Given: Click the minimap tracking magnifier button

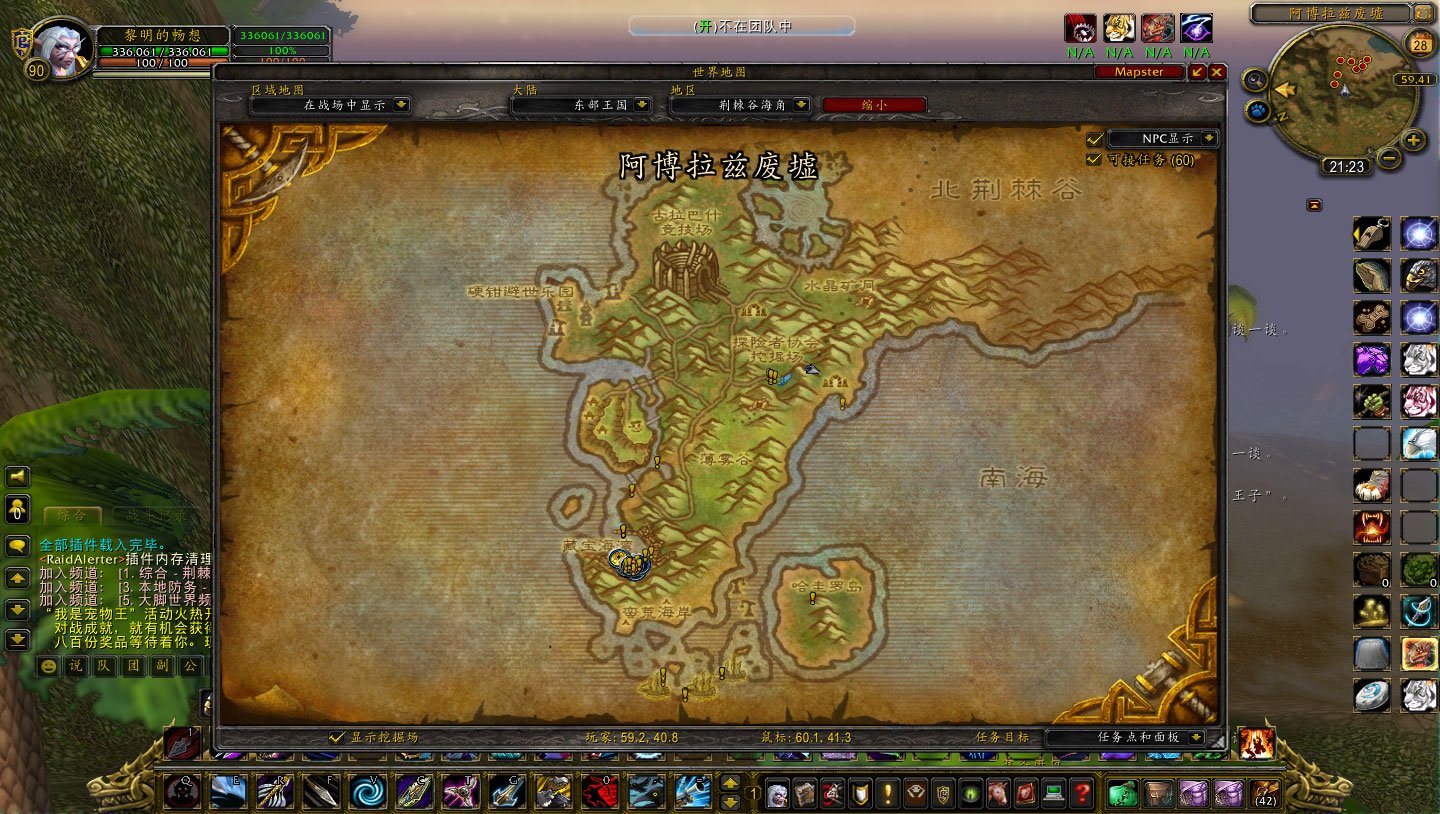Looking at the screenshot, I should pyautogui.click(x=1254, y=79).
